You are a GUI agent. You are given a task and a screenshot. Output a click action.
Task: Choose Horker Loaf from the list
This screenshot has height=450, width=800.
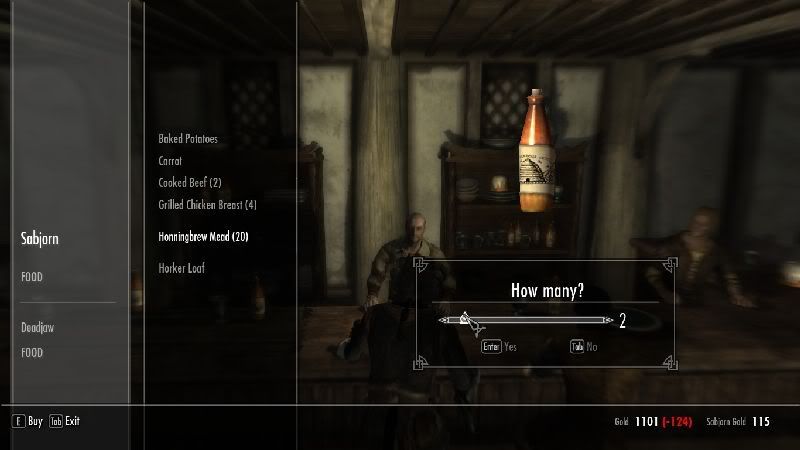pyautogui.click(x=181, y=268)
